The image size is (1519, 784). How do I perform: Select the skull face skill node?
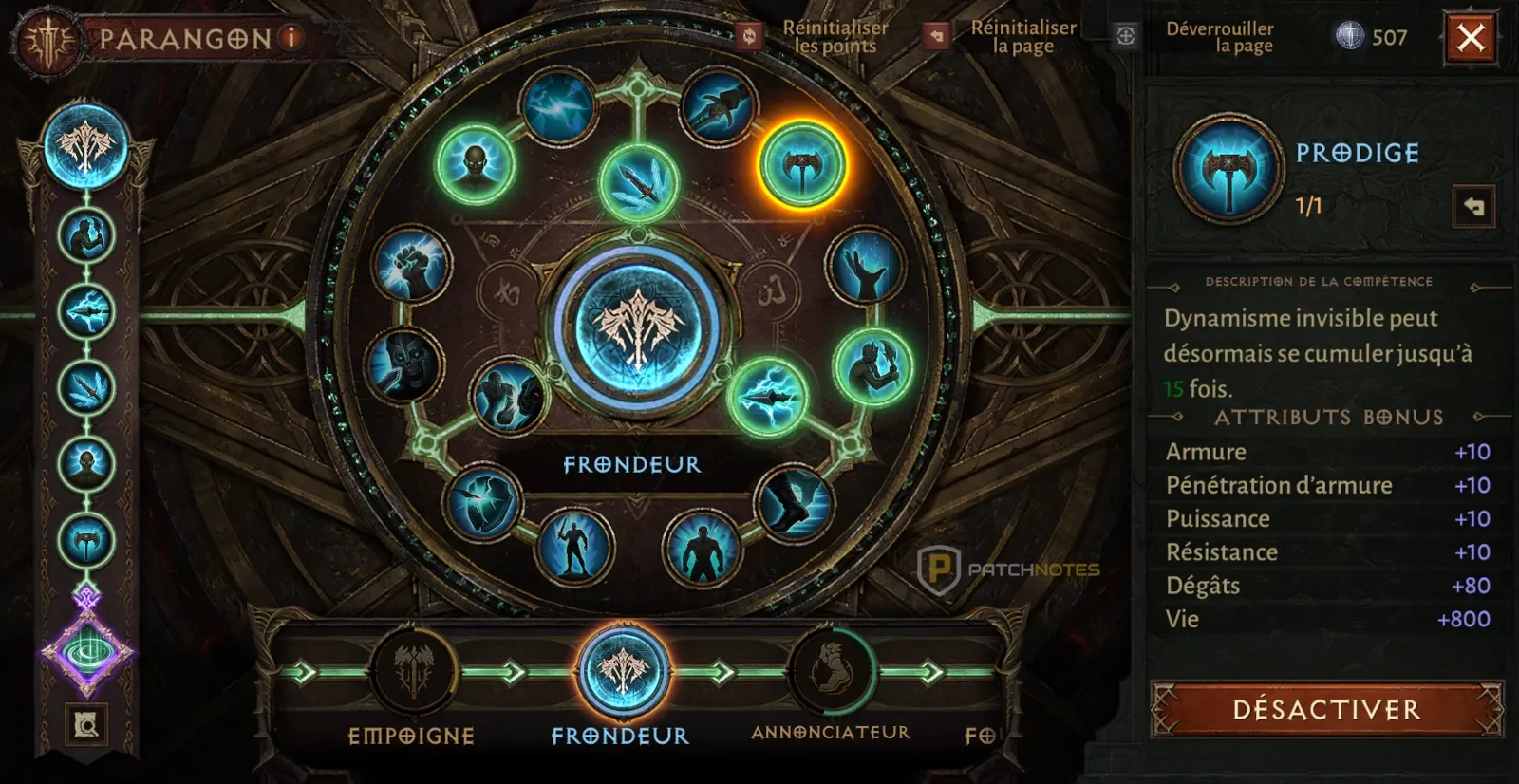[403, 364]
